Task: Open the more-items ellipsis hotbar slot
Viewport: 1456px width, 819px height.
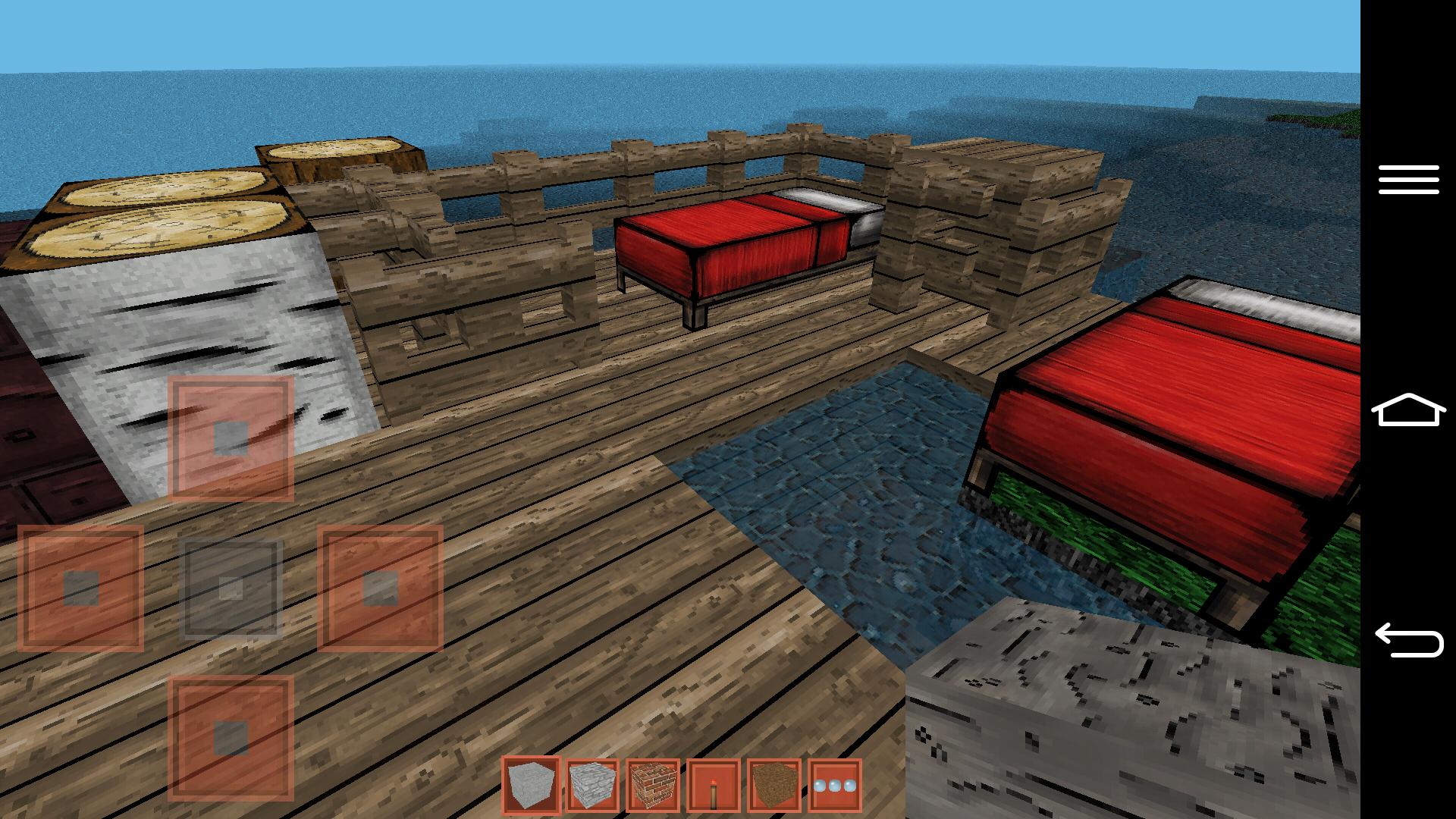Action: click(x=833, y=790)
